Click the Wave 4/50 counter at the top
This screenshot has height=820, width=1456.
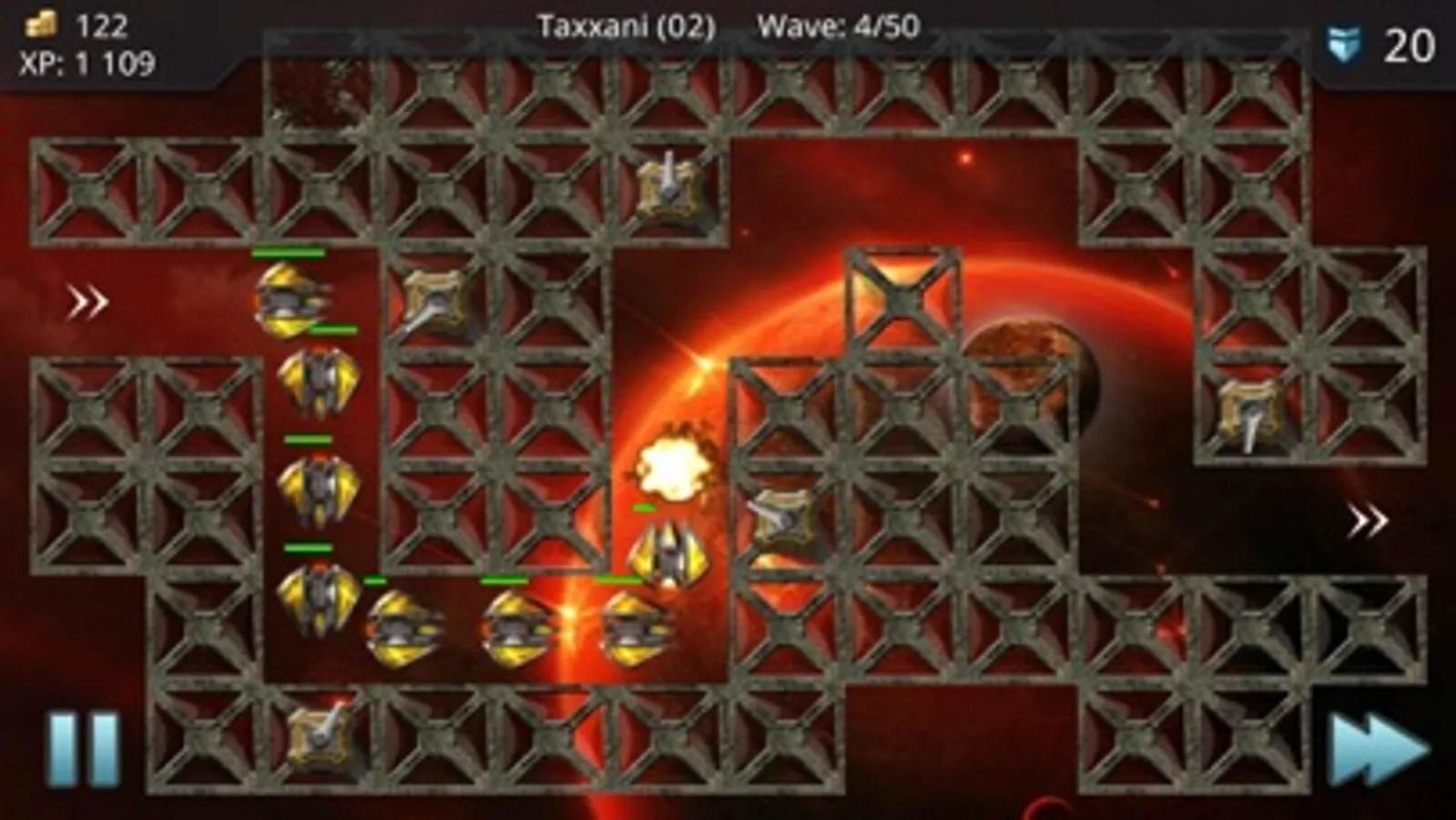838,26
